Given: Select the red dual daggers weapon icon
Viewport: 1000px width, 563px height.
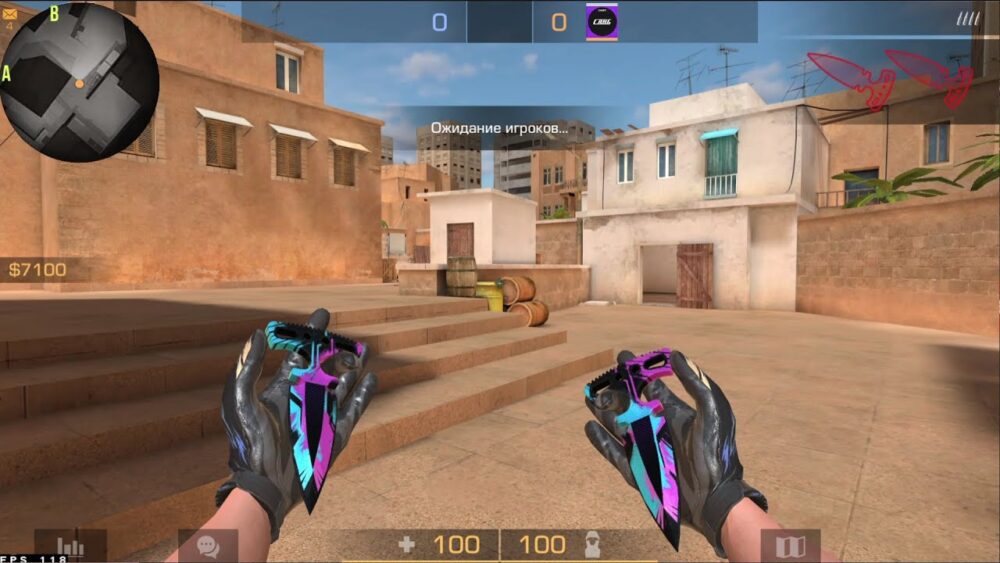Looking at the screenshot, I should point(888,76).
